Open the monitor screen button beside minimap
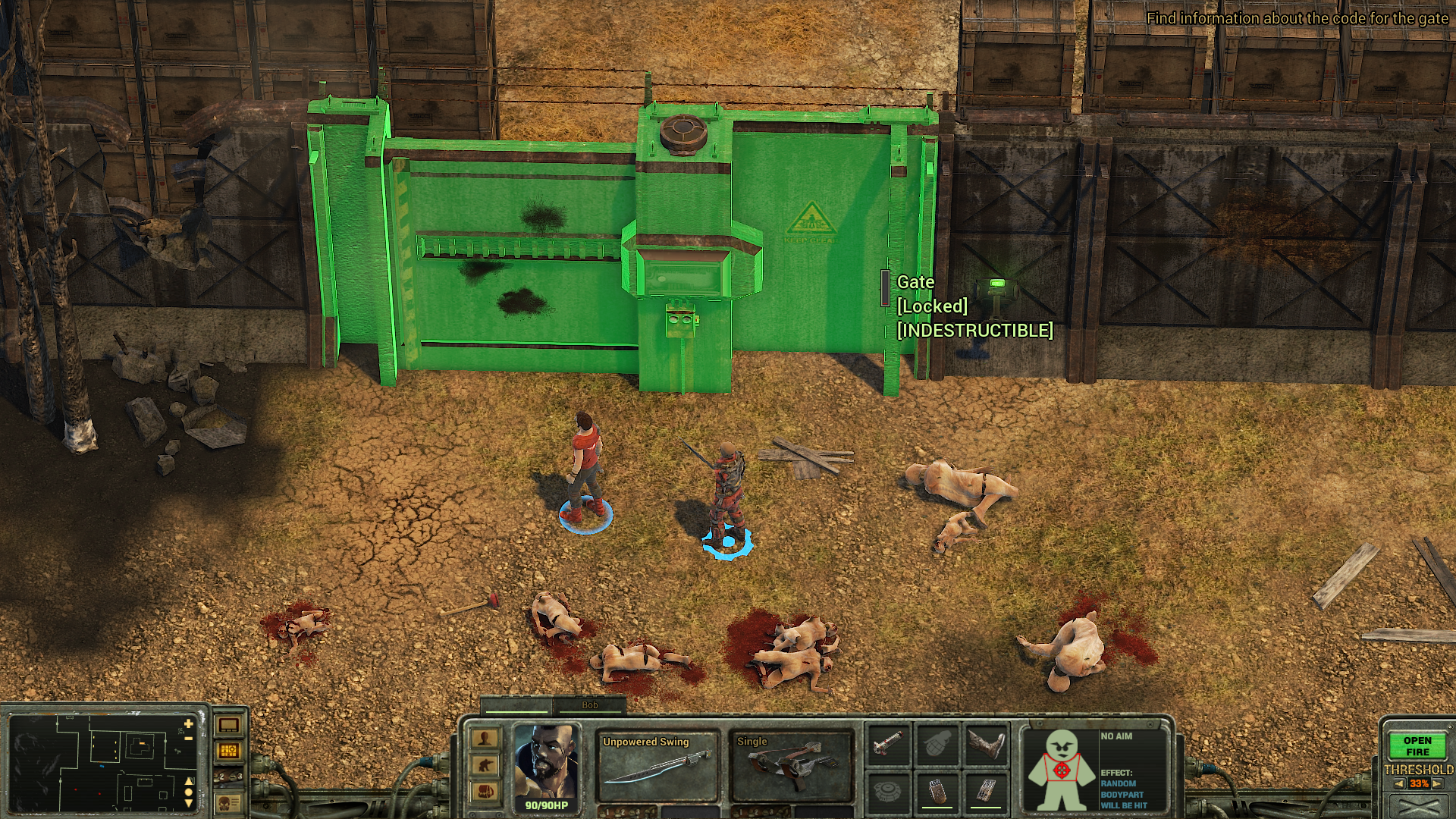Screen dimensions: 1456x819 pos(229,725)
